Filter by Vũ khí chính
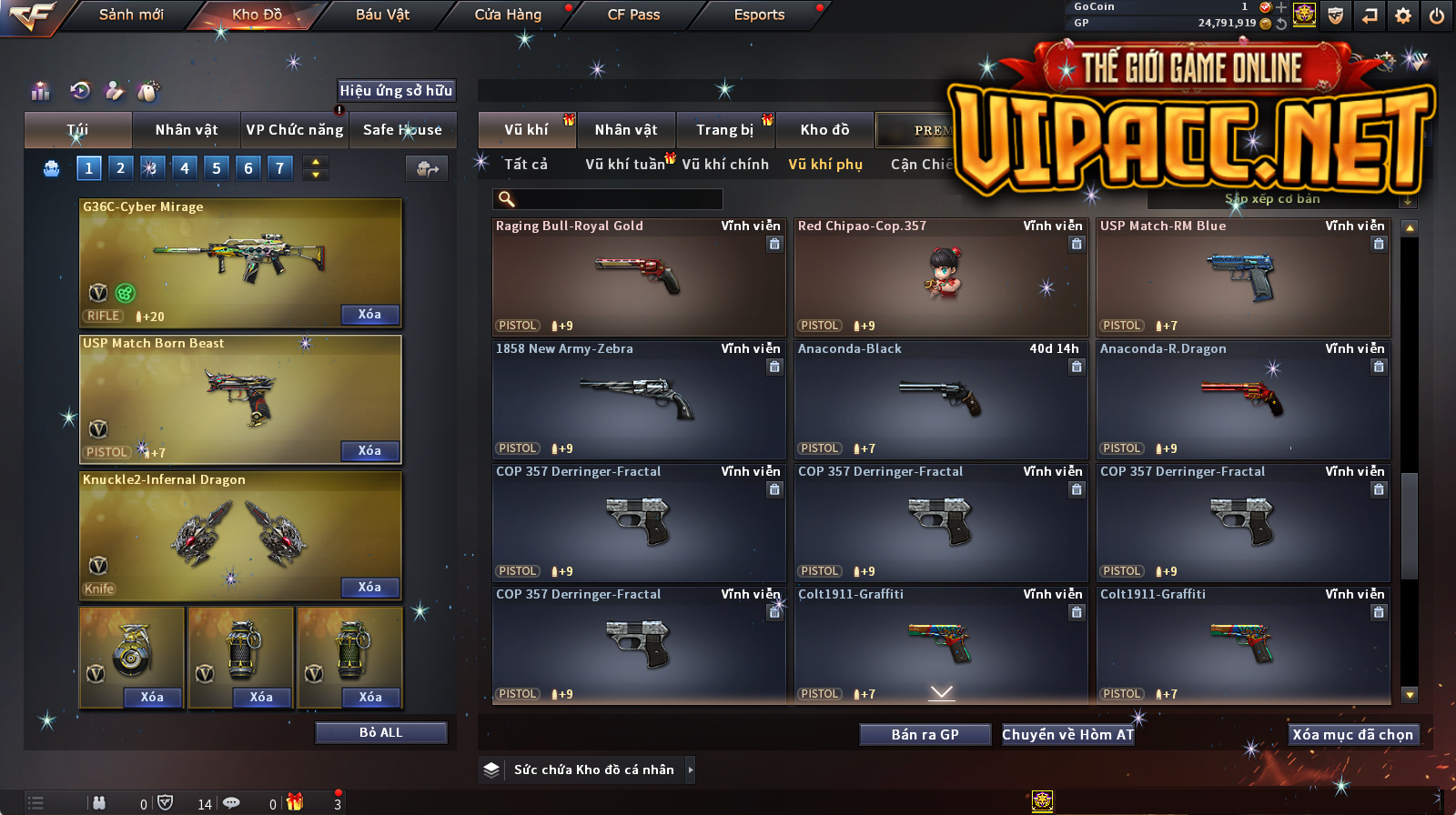Viewport: 1456px width, 815px height. [x=725, y=165]
